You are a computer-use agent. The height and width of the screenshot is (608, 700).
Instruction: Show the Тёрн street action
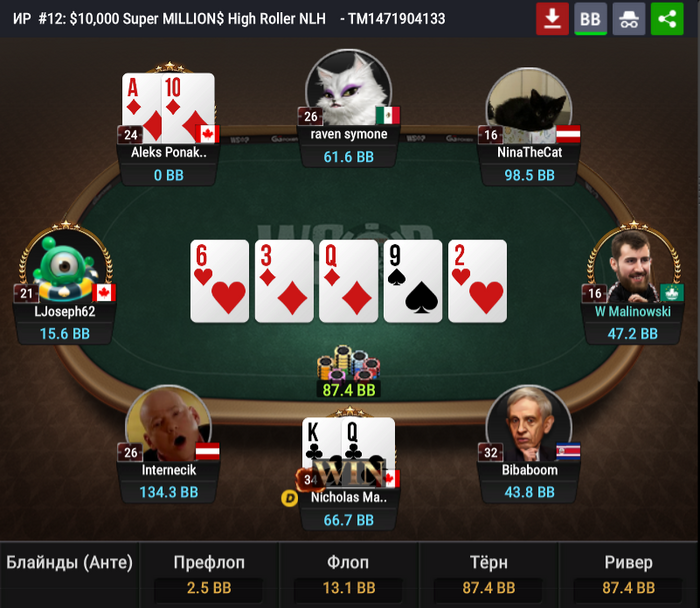point(489,574)
